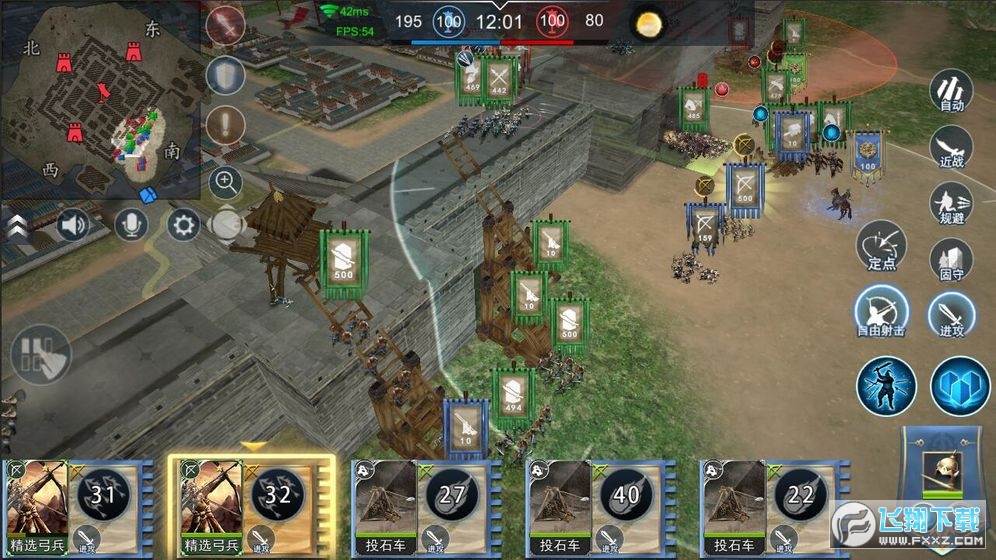Activate the blue shield formation skill

click(x=960, y=386)
